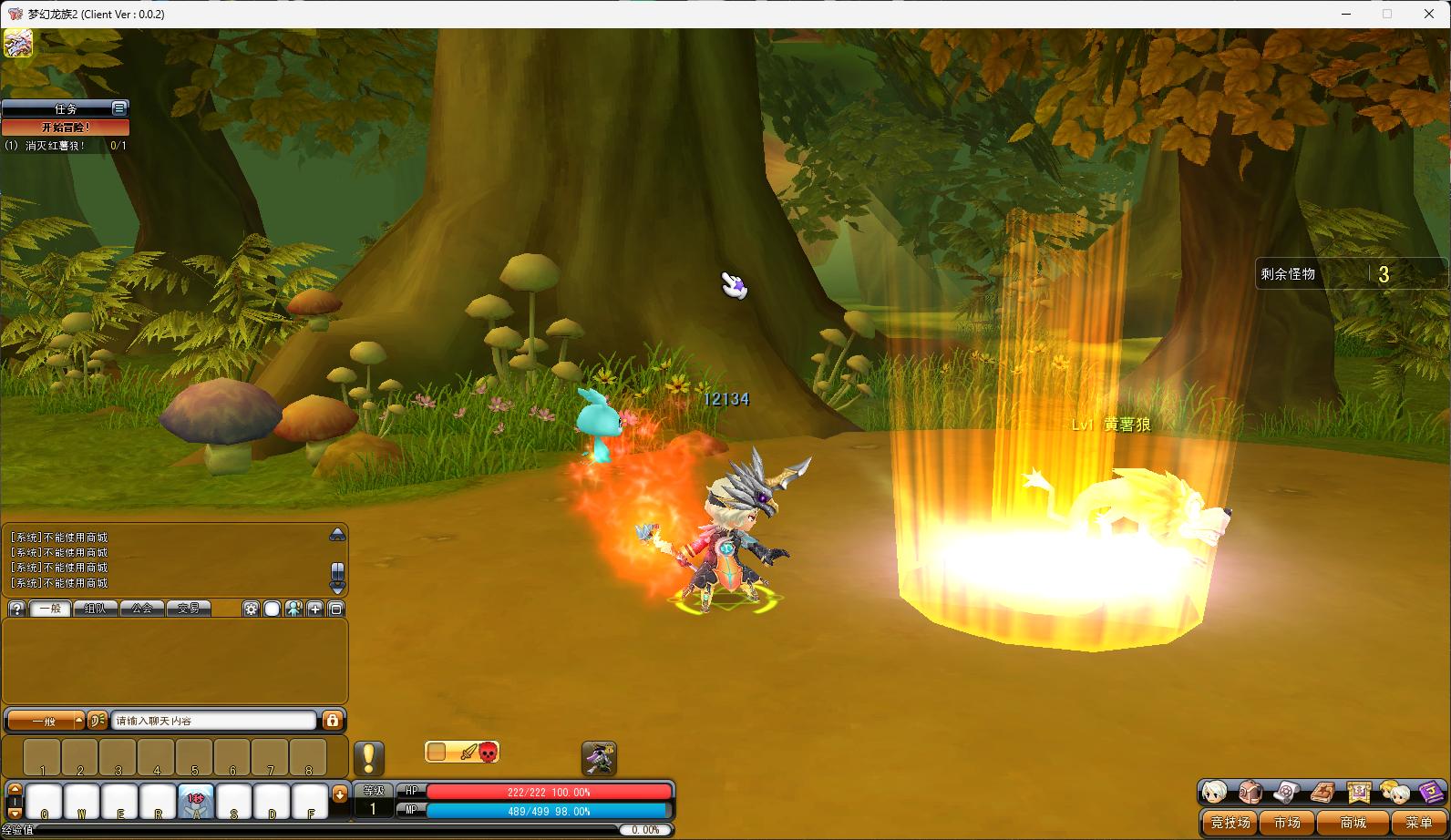Open the guild banner icon
The image size is (1451, 840).
click(1359, 792)
